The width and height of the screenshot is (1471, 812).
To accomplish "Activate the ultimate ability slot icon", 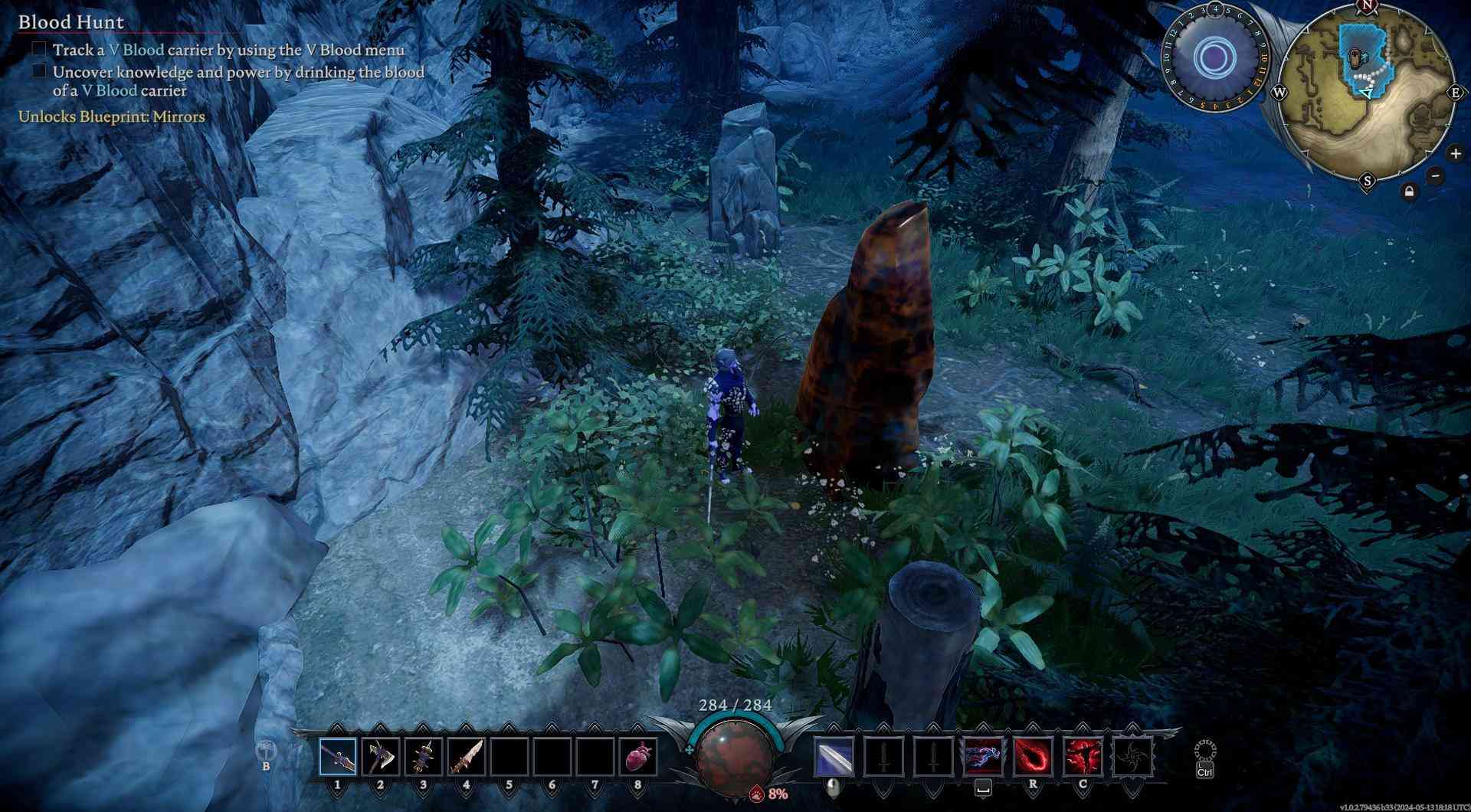I will pos(1132,757).
